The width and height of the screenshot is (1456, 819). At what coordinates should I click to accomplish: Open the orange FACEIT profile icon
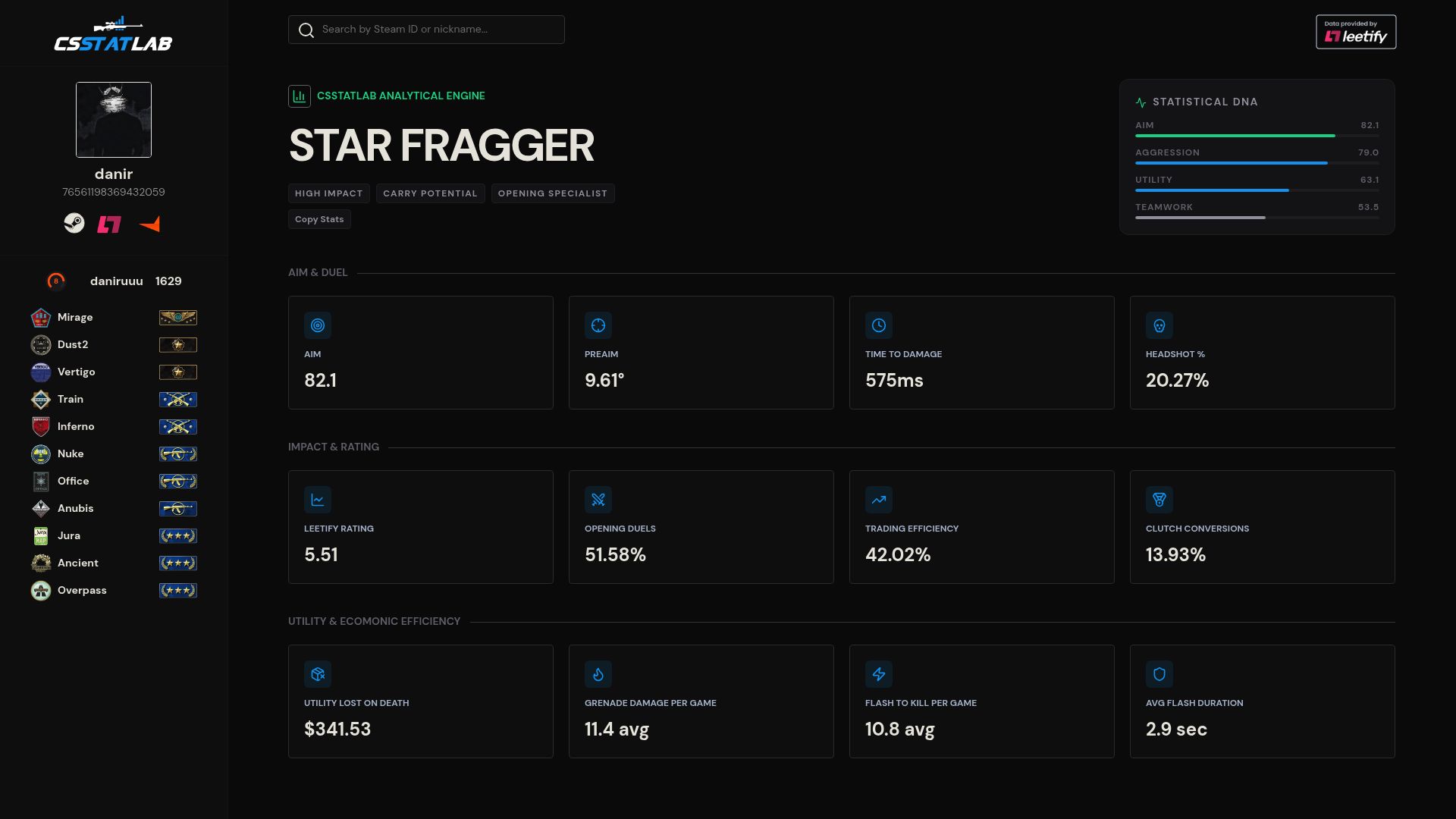coord(149,224)
